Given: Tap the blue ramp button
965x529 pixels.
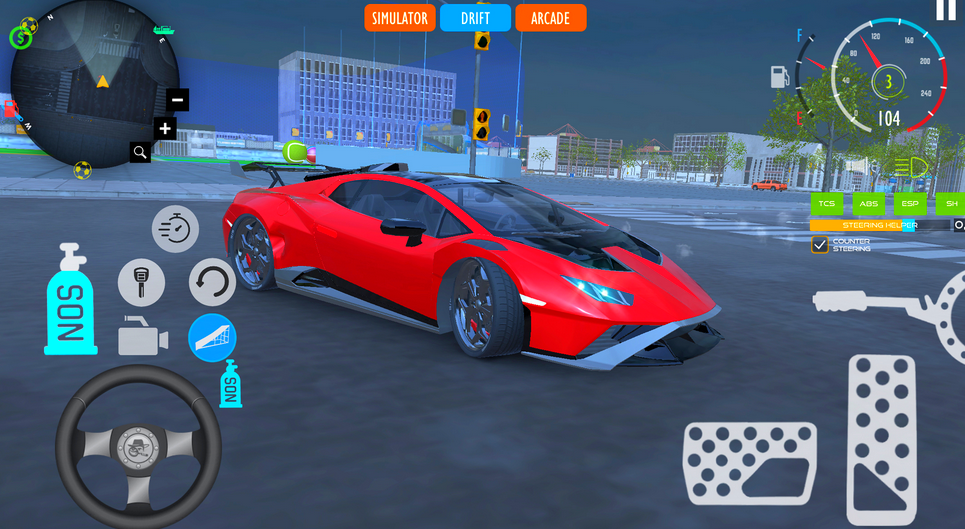Looking at the screenshot, I should (x=212, y=337).
